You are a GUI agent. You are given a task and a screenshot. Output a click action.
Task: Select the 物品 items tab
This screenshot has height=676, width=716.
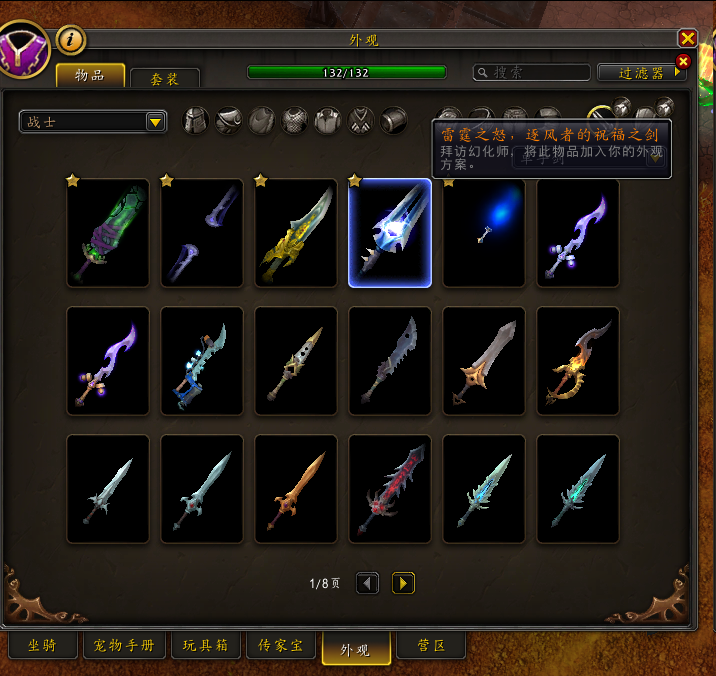coord(90,76)
